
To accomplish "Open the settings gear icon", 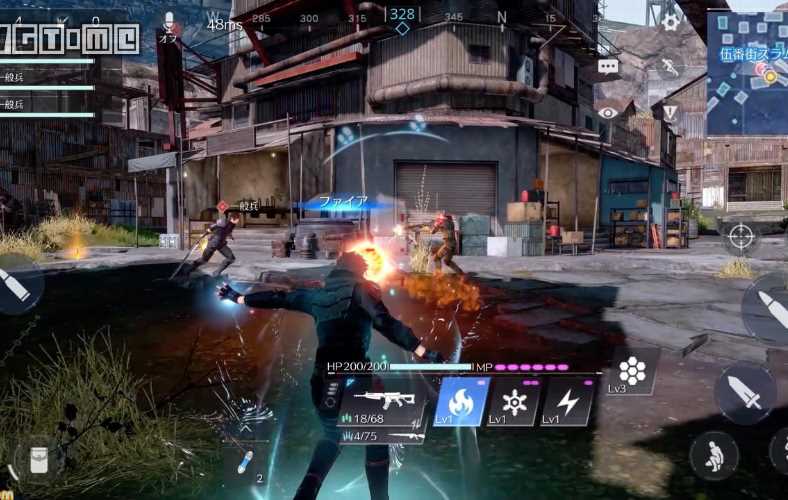I will tap(670, 21).
